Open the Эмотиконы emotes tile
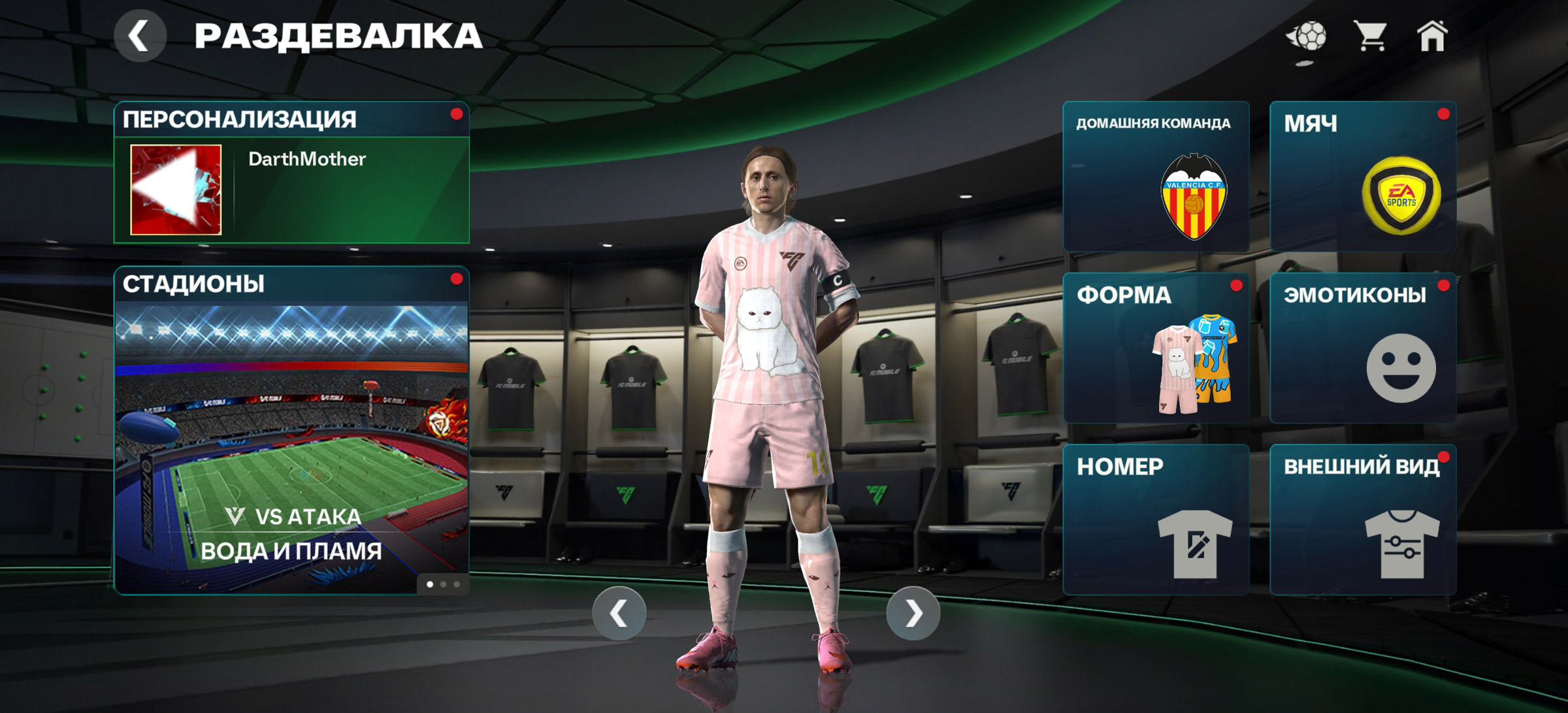 point(1363,348)
